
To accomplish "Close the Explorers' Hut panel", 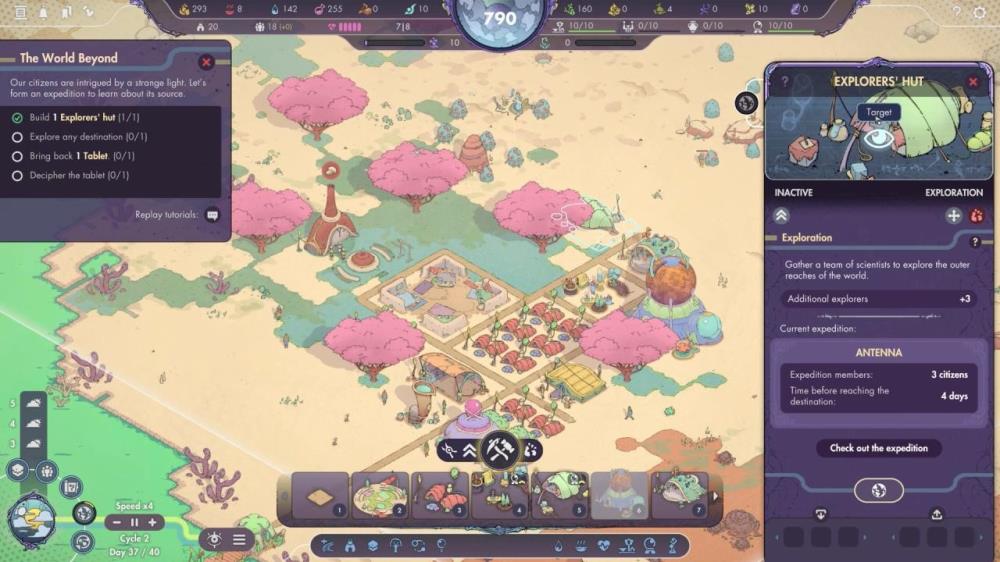I will coord(973,81).
